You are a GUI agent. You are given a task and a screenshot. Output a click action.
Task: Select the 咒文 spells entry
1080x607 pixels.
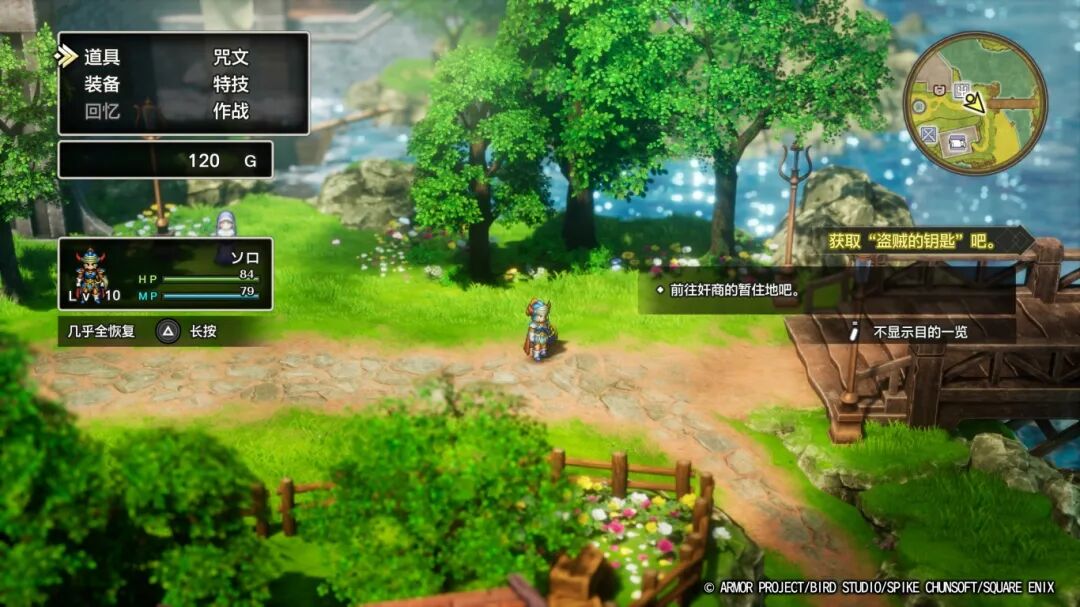231,57
